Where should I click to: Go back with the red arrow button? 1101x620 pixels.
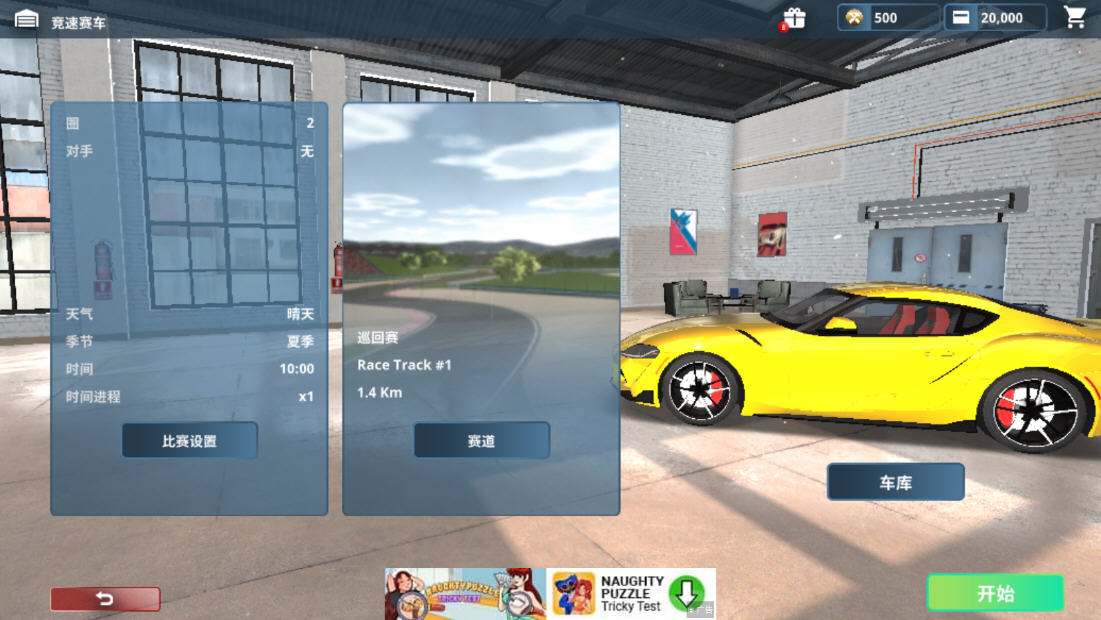[105, 599]
